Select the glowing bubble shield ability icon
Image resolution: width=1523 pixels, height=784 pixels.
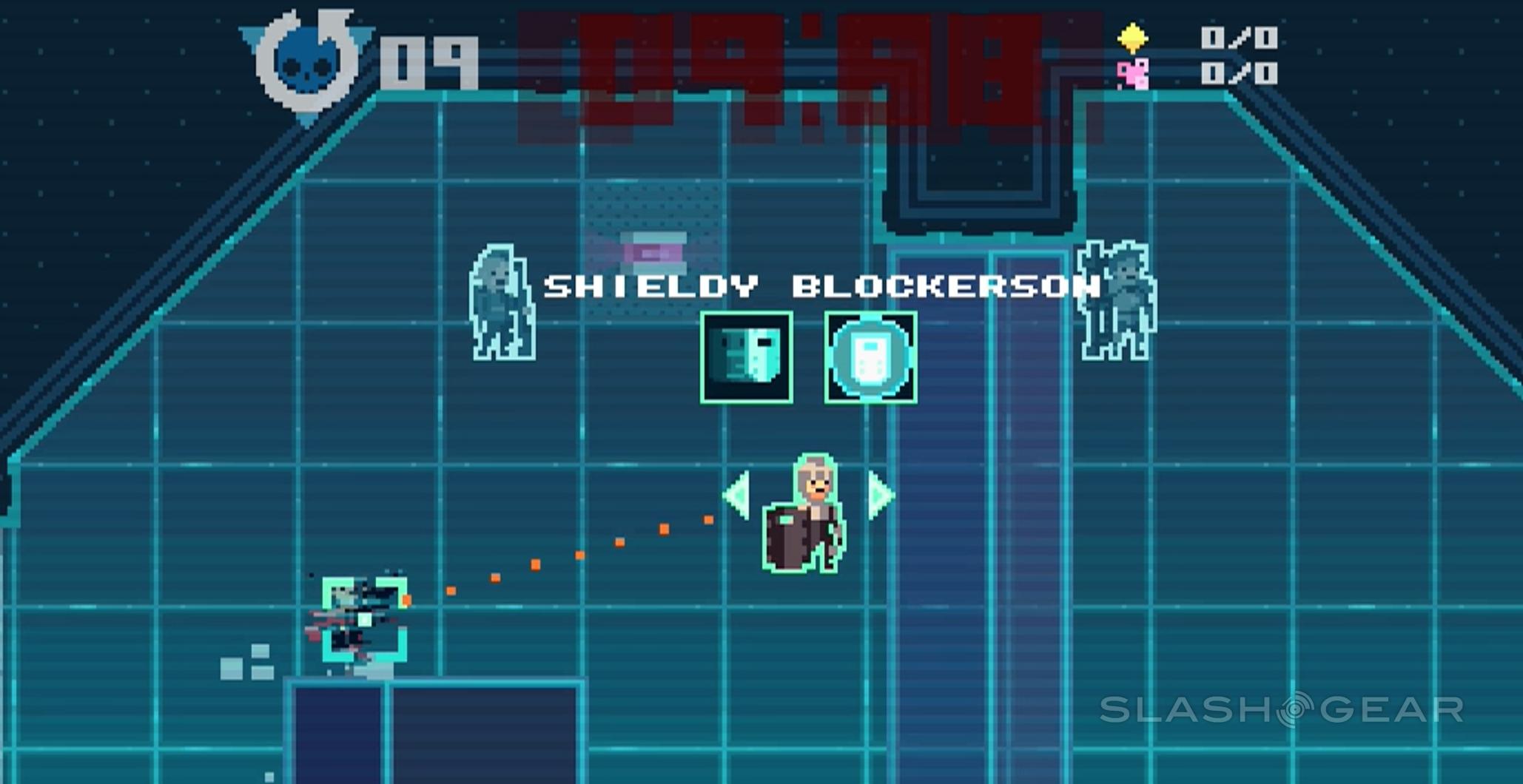click(x=870, y=357)
